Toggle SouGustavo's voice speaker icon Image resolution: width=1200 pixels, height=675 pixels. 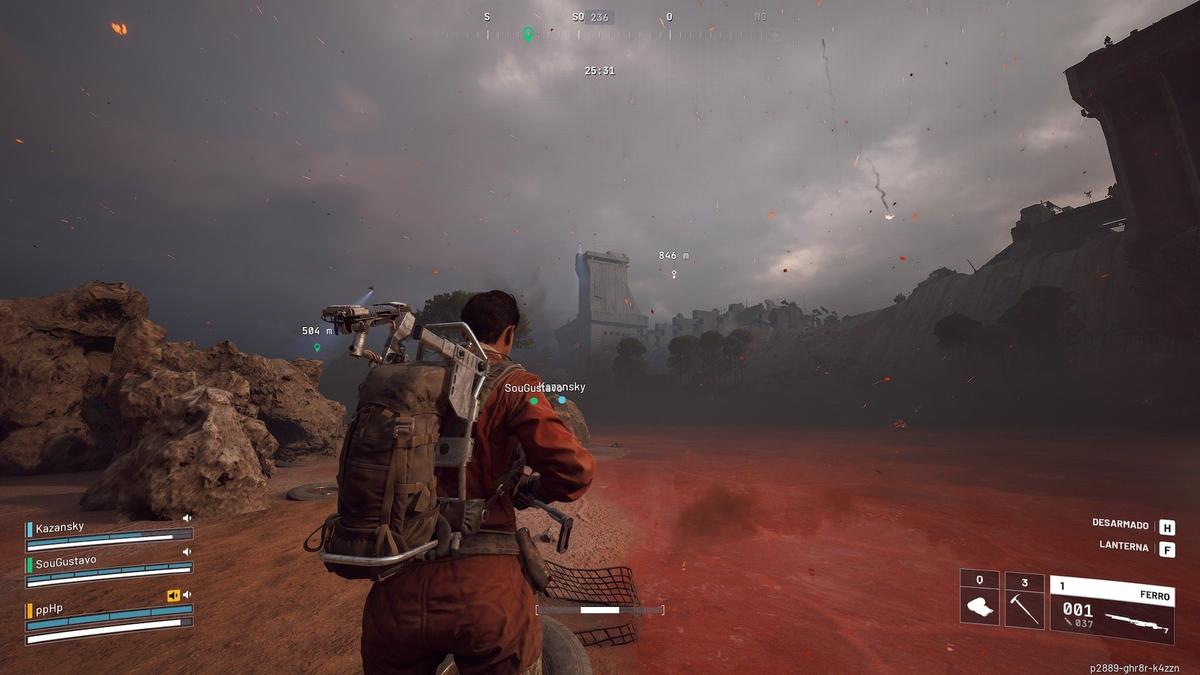point(186,551)
